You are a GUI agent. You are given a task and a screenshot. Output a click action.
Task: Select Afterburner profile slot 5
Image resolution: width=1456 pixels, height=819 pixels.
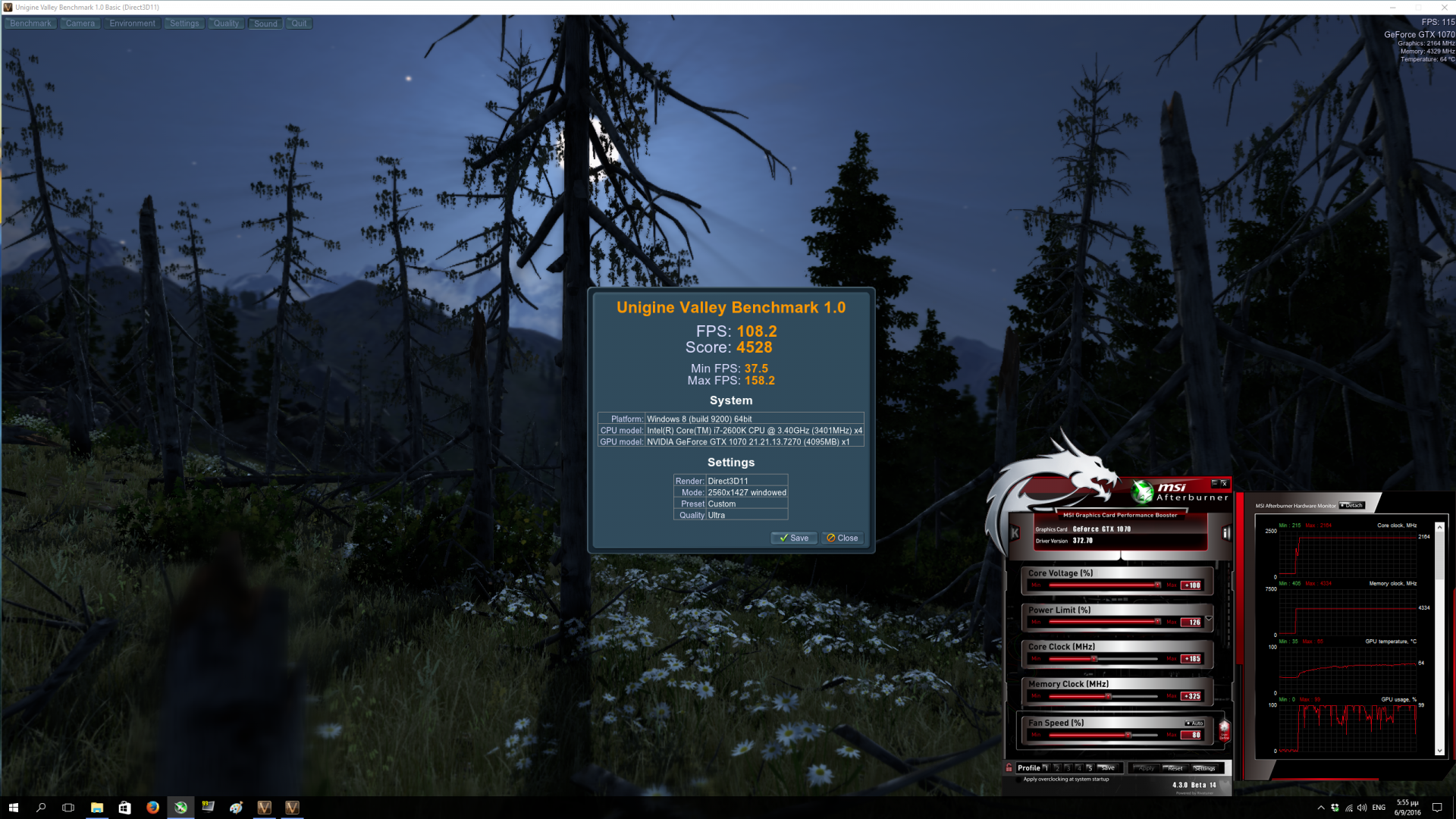1089,768
